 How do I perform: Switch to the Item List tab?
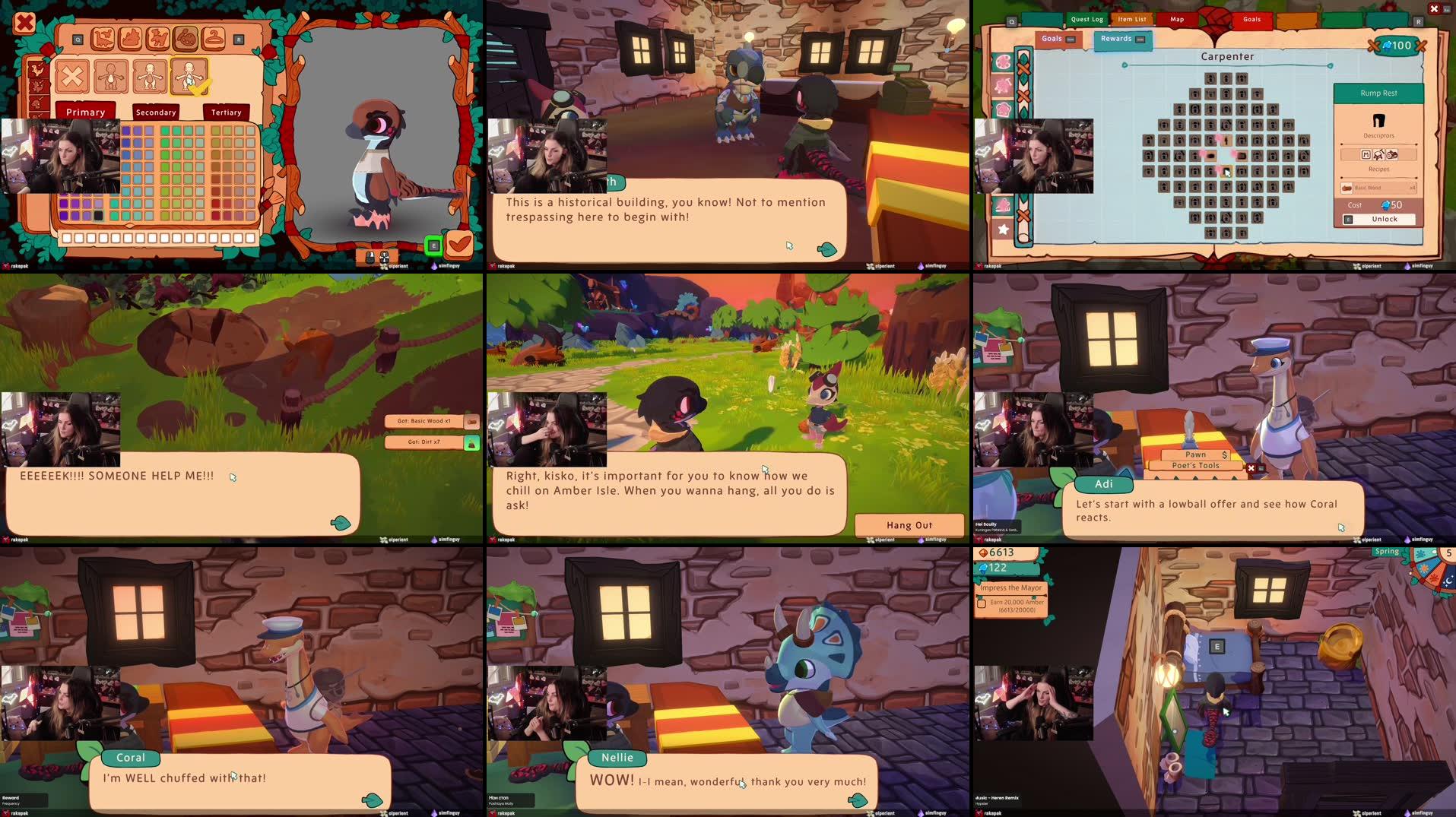click(1131, 19)
